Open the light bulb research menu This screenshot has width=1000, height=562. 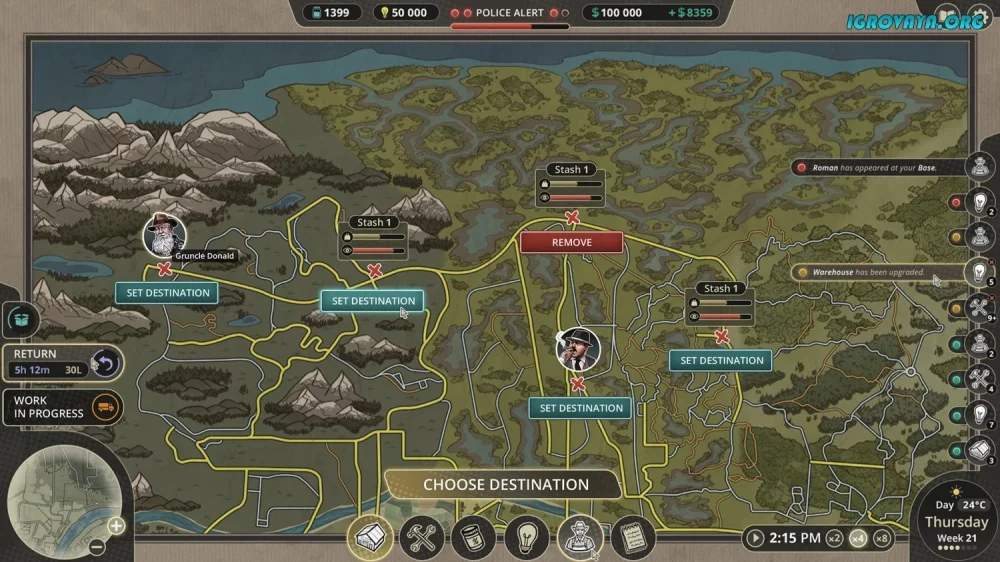(x=526, y=538)
